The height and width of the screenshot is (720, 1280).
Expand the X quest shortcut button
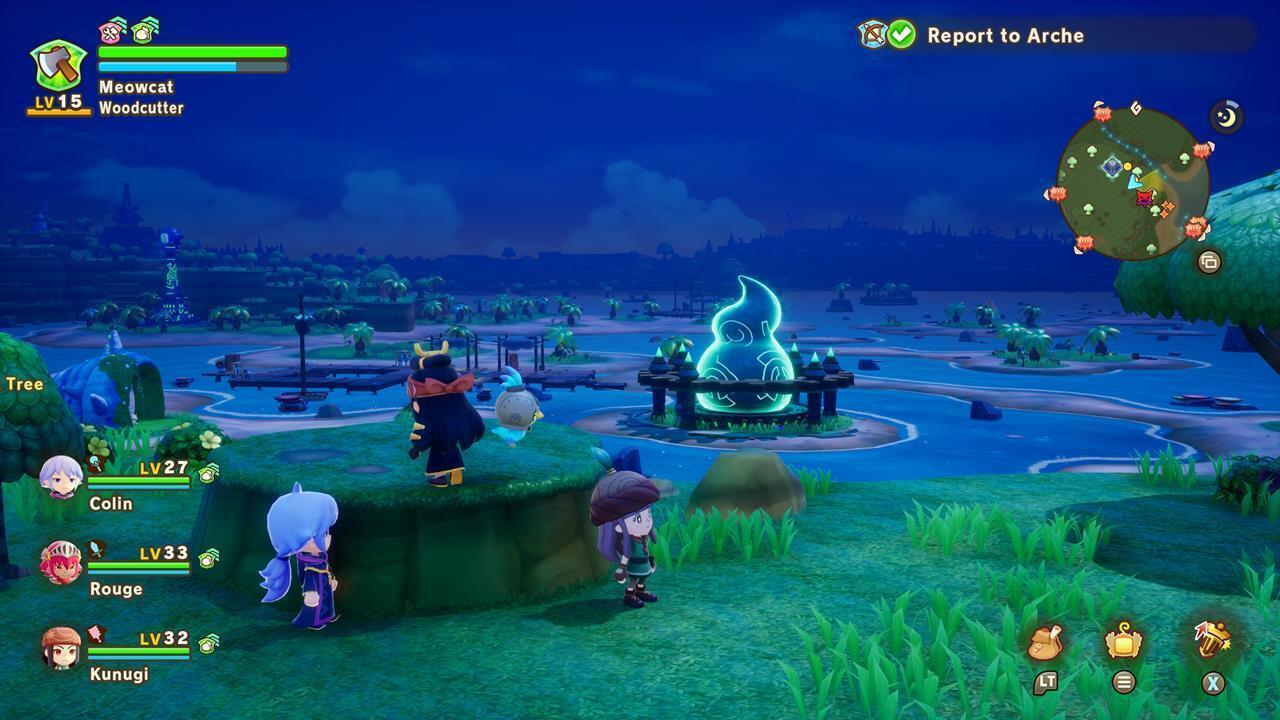pyautogui.click(x=1212, y=682)
